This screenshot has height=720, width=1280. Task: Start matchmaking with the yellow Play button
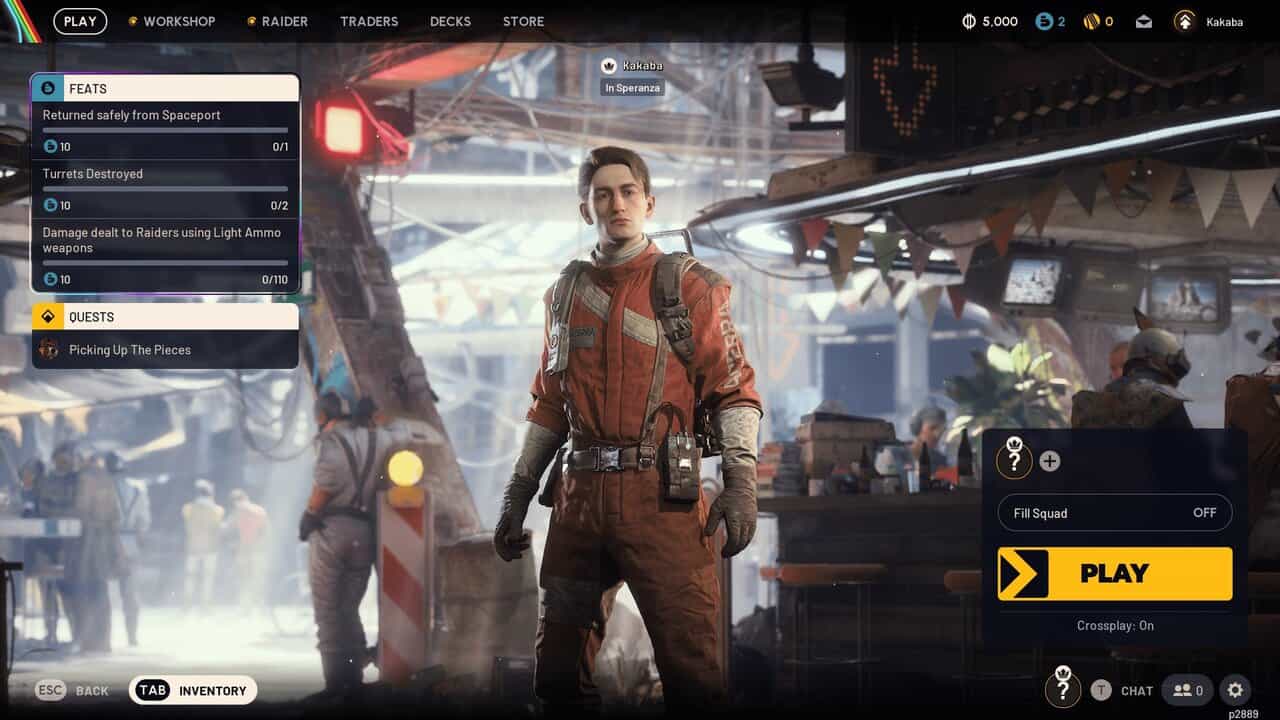[1115, 574]
